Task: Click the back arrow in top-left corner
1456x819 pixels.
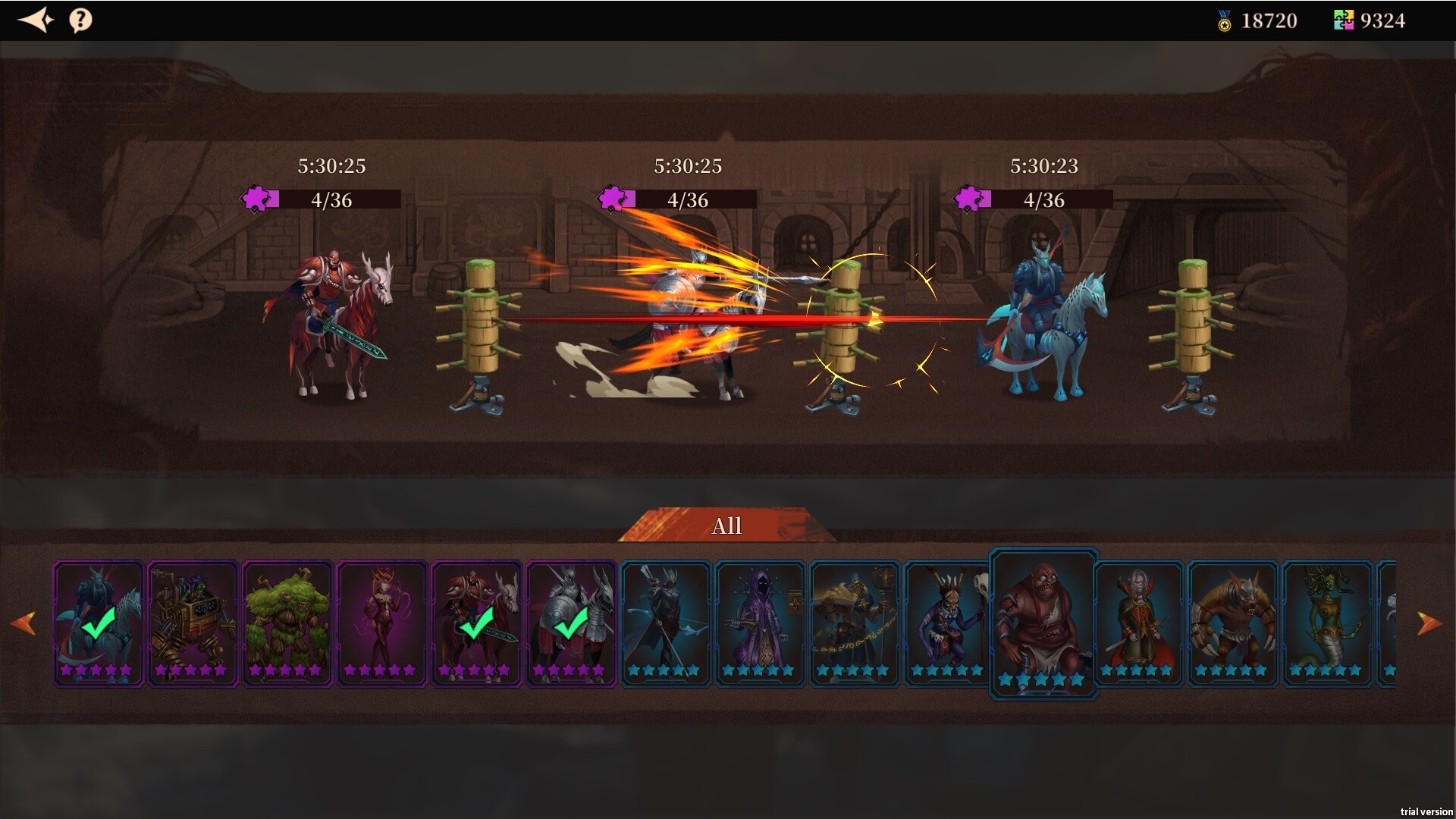Action: (x=36, y=20)
